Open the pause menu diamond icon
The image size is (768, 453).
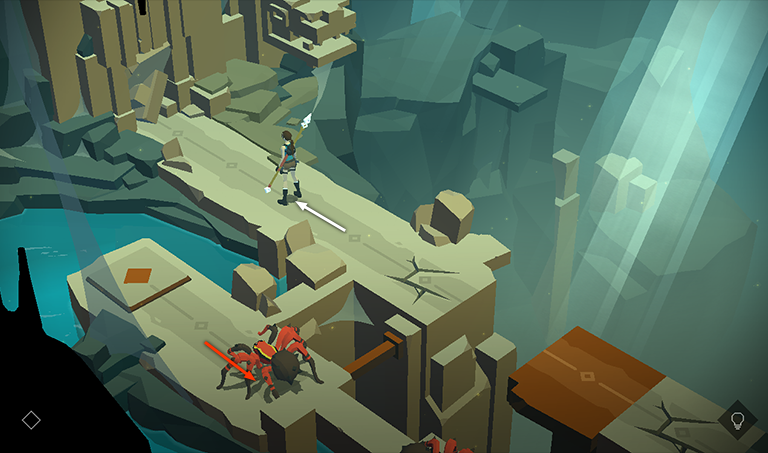pos(31,420)
